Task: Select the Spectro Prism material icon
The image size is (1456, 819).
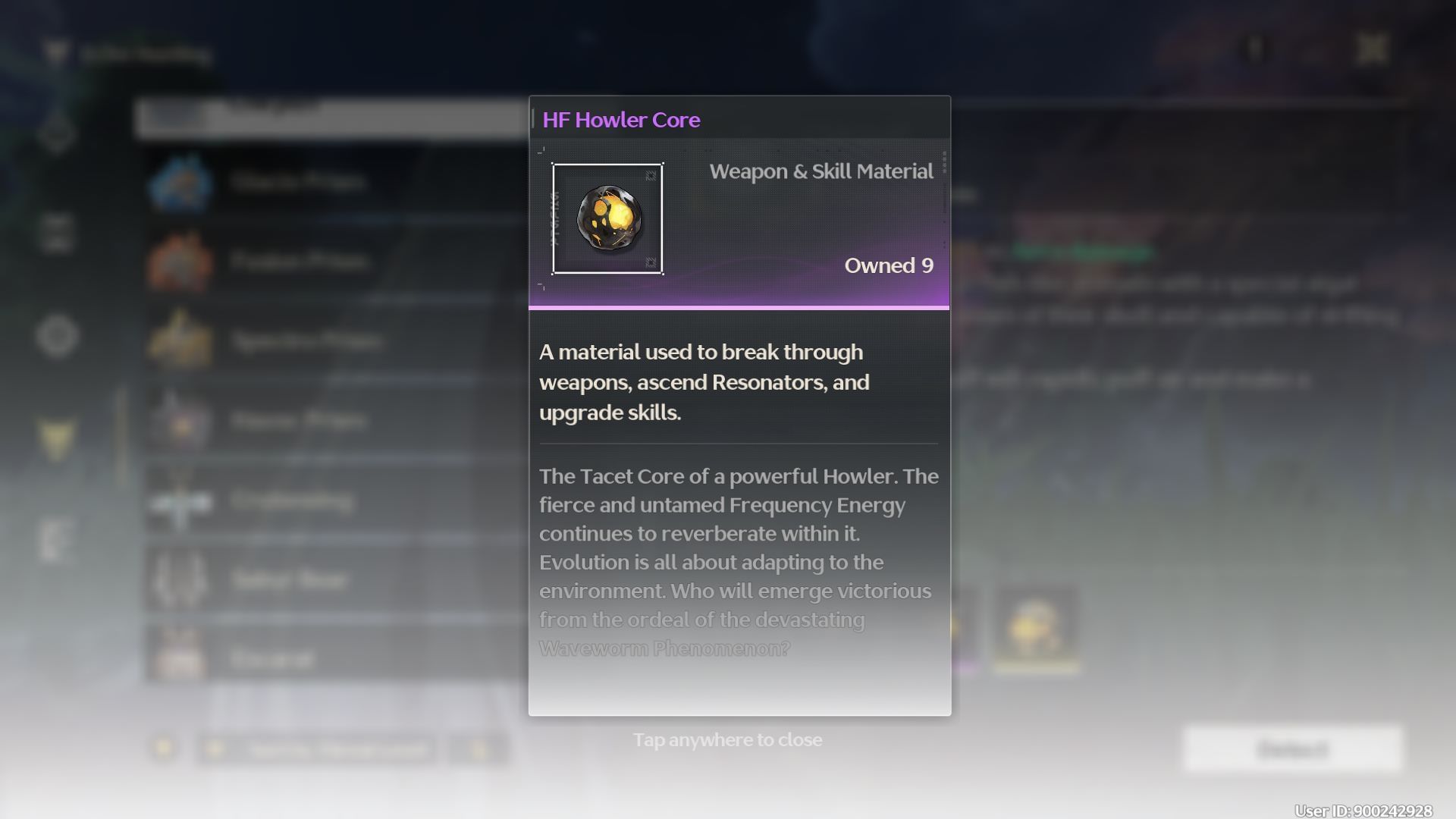Action: pos(182,340)
